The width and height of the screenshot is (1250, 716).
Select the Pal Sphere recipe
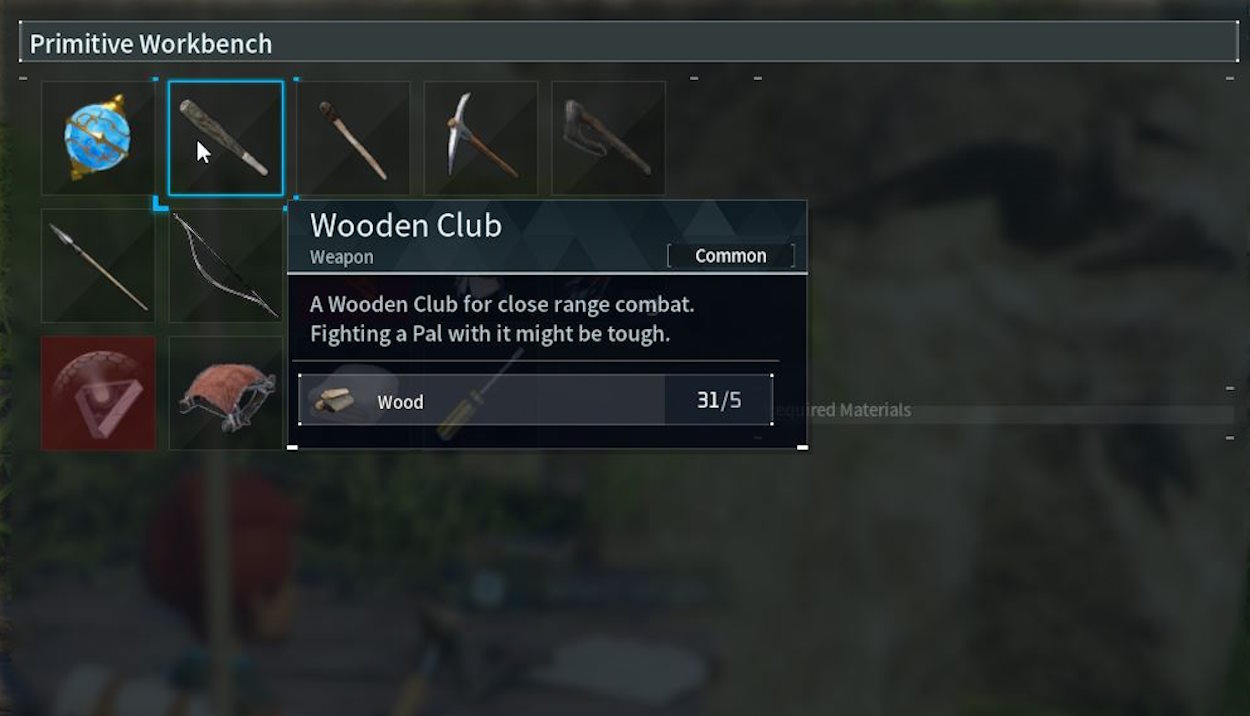point(98,138)
